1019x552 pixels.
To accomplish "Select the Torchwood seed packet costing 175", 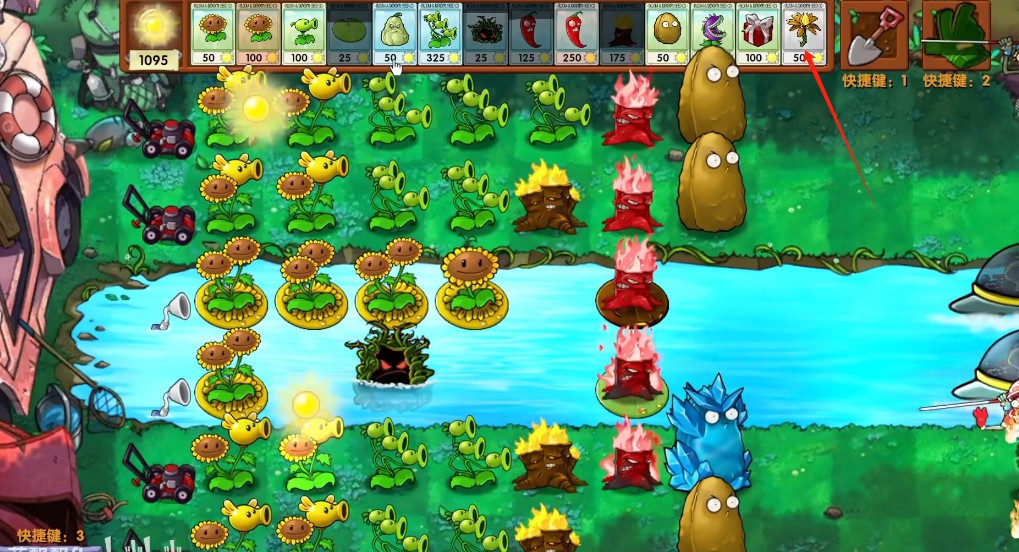I will (x=620, y=35).
